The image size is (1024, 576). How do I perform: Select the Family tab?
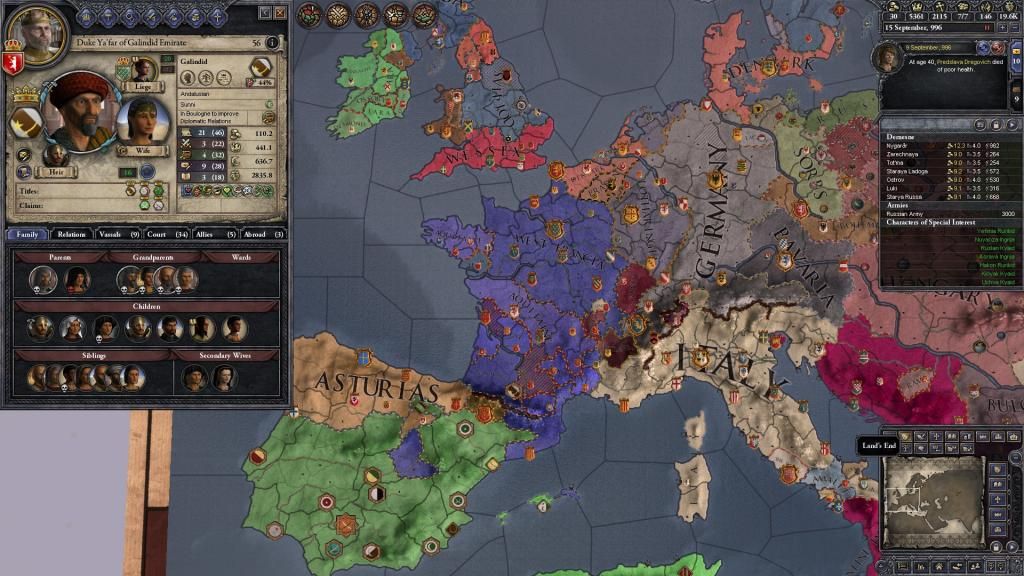coord(27,234)
